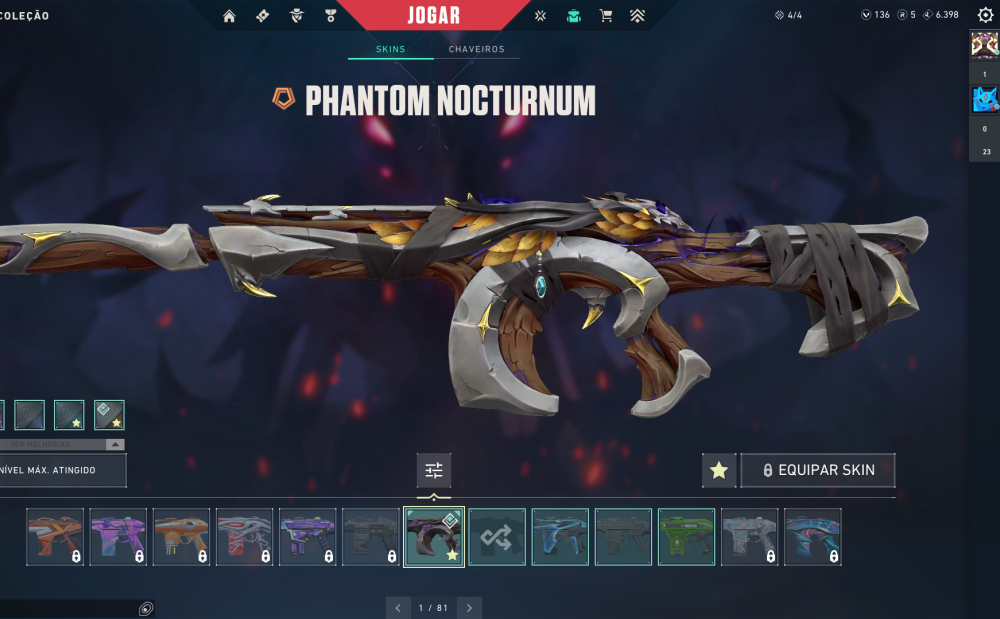The height and width of the screenshot is (619, 1000).
Task: Open the Valorant Points currency balance
Action: 875,15
